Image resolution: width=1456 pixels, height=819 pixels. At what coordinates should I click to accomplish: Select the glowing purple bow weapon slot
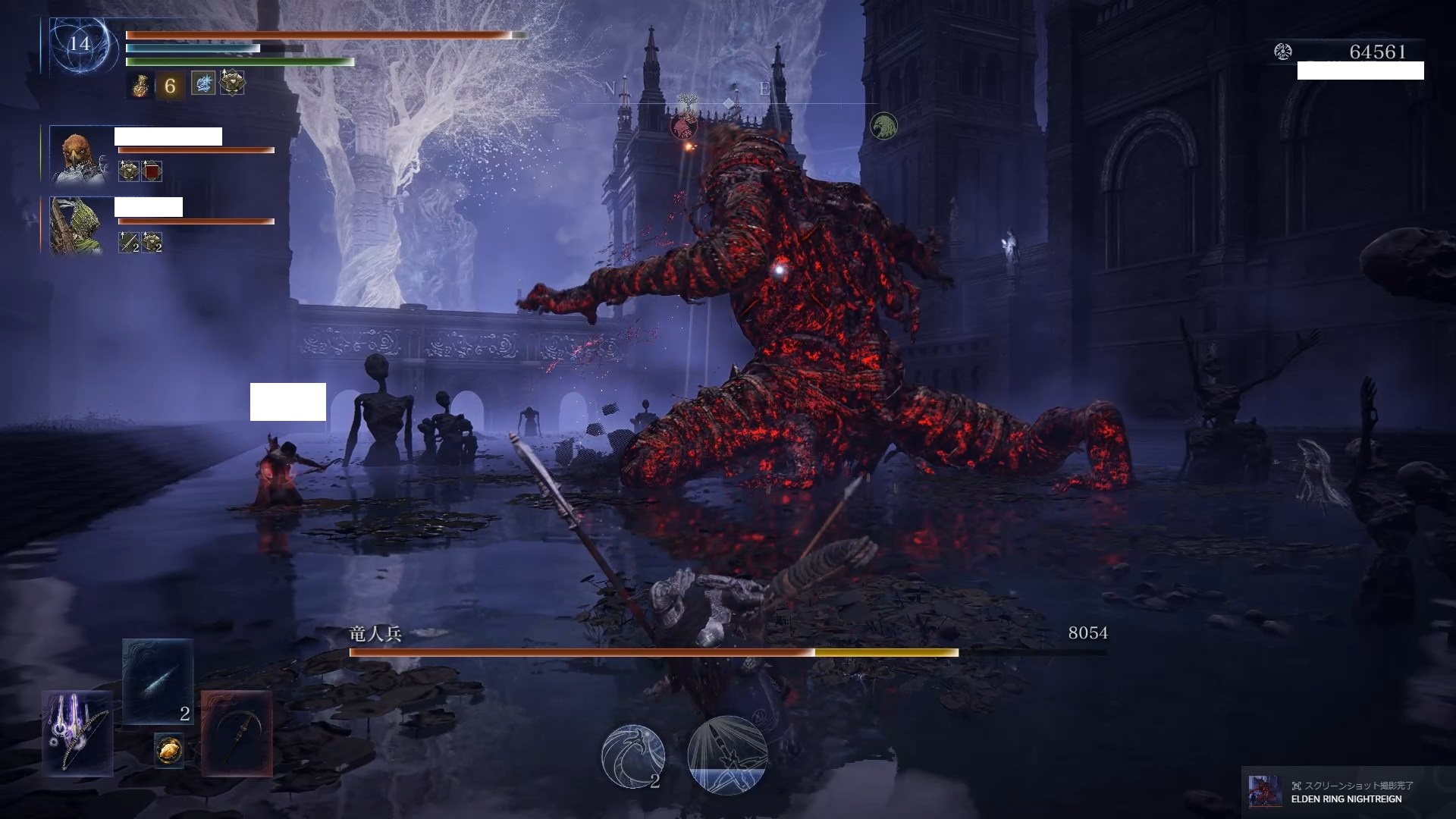78,733
